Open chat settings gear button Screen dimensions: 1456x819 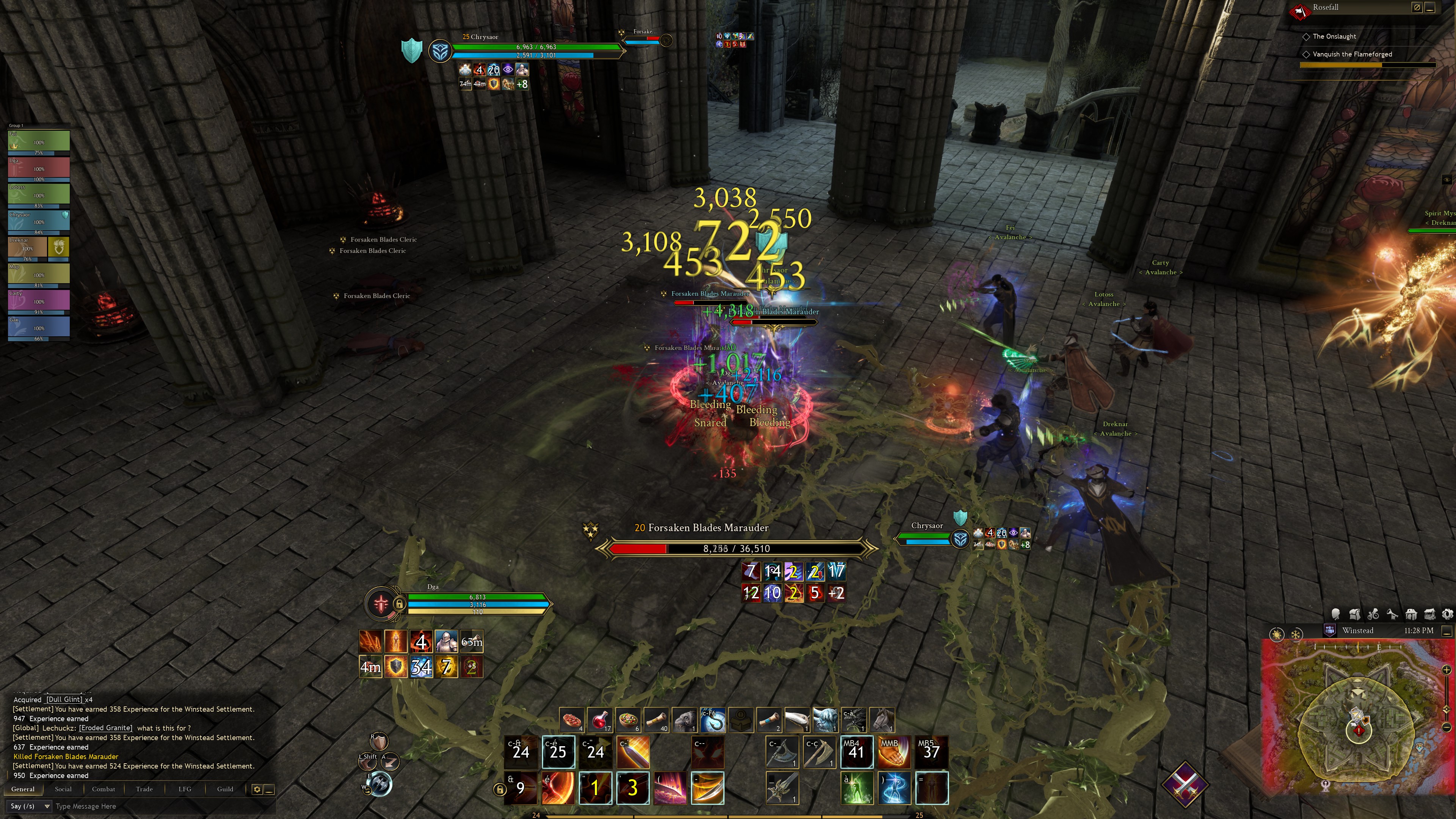coord(257,789)
